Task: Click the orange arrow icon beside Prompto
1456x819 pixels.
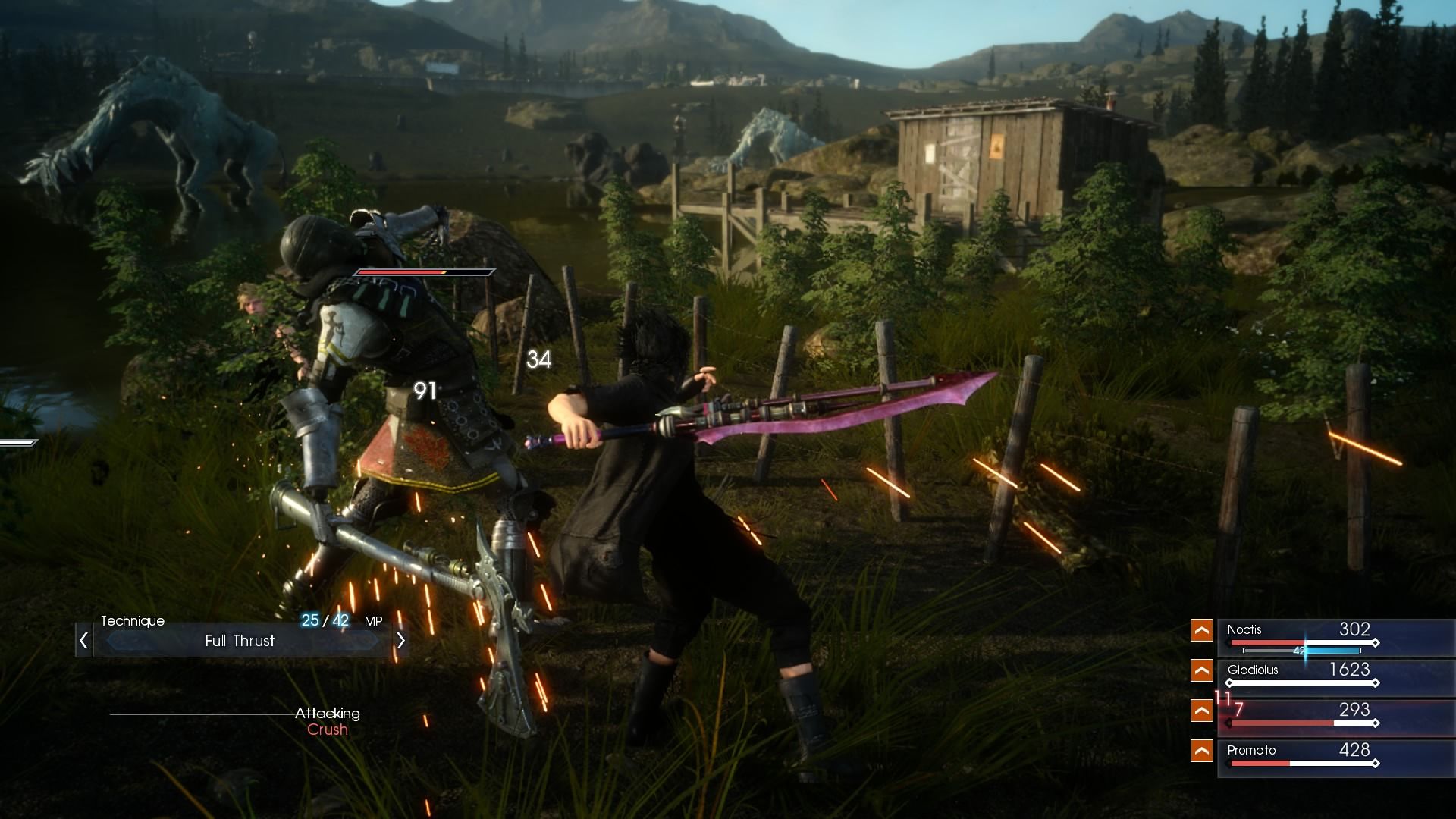Action: (1201, 751)
